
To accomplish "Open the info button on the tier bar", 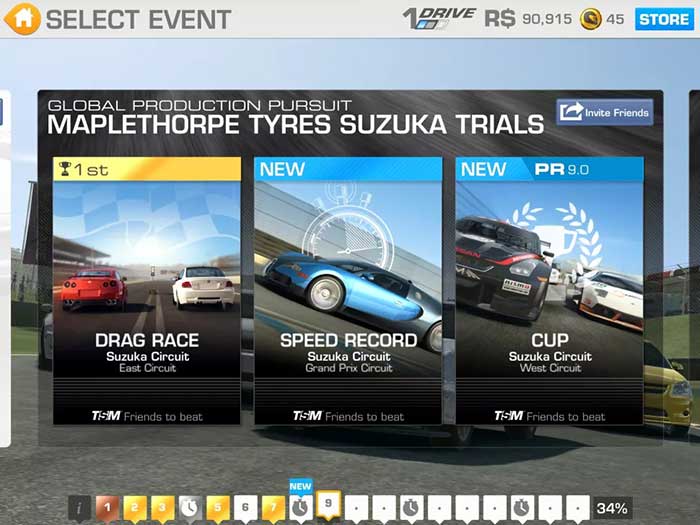I will pos(81,508).
